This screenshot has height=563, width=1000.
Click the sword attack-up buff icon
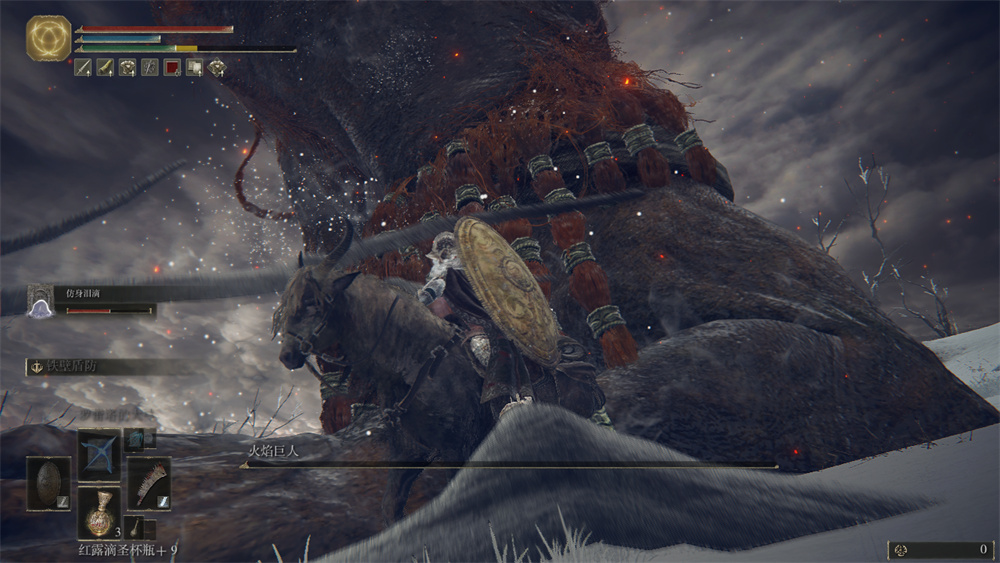pos(84,68)
